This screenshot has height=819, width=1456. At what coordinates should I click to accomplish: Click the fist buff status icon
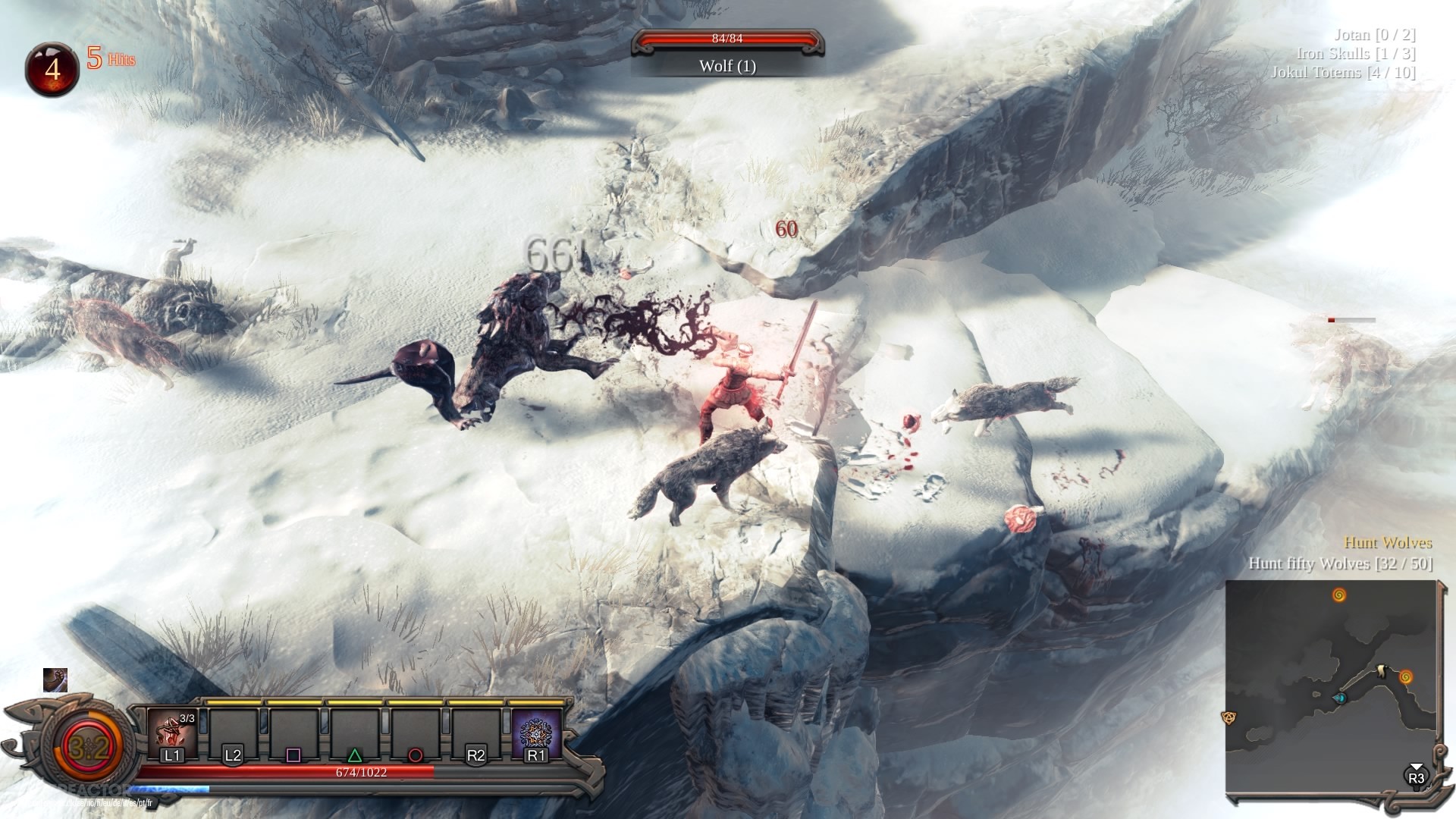pos(55,680)
